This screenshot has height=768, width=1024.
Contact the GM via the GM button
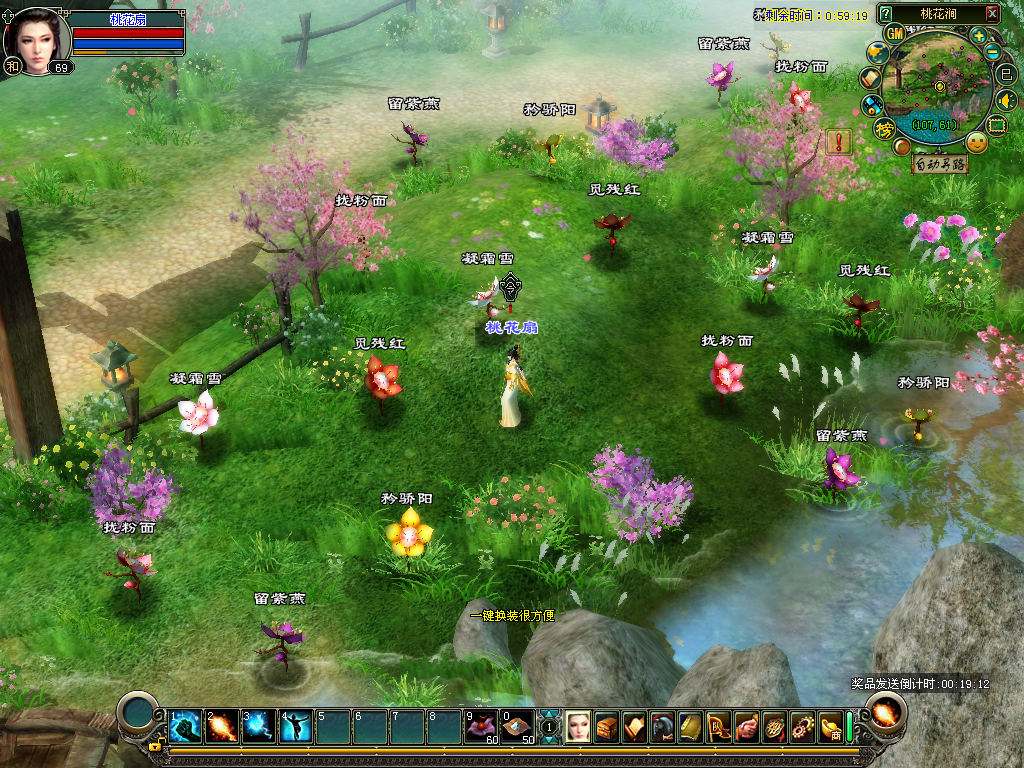pyautogui.click(x=894, y=34)
